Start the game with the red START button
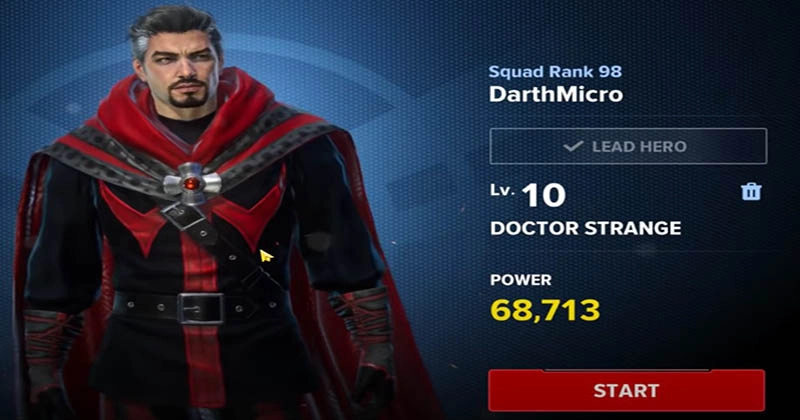The width and height of the screenshot is (800, 420). [x=627, y=390]
